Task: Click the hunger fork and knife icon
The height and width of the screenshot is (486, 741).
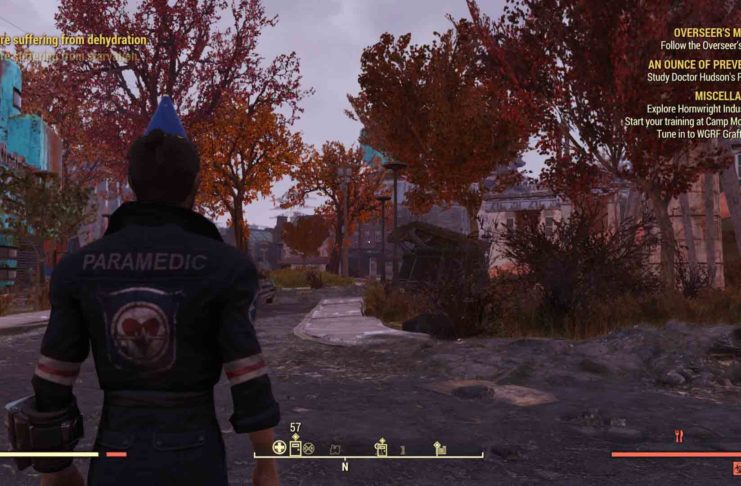Action: (679, 436)
